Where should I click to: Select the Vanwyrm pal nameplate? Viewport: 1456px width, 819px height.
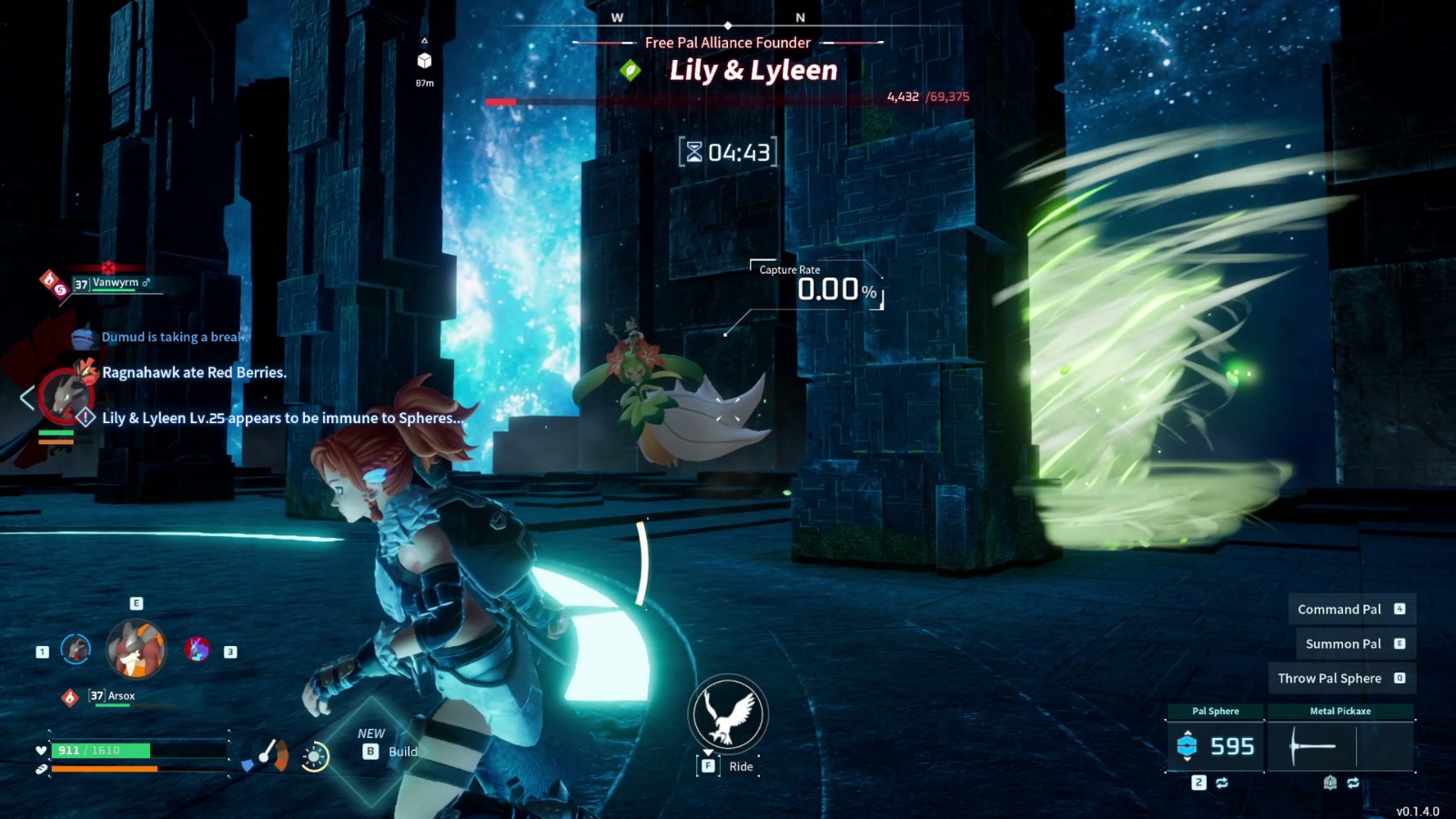click(x=115, y=283)
